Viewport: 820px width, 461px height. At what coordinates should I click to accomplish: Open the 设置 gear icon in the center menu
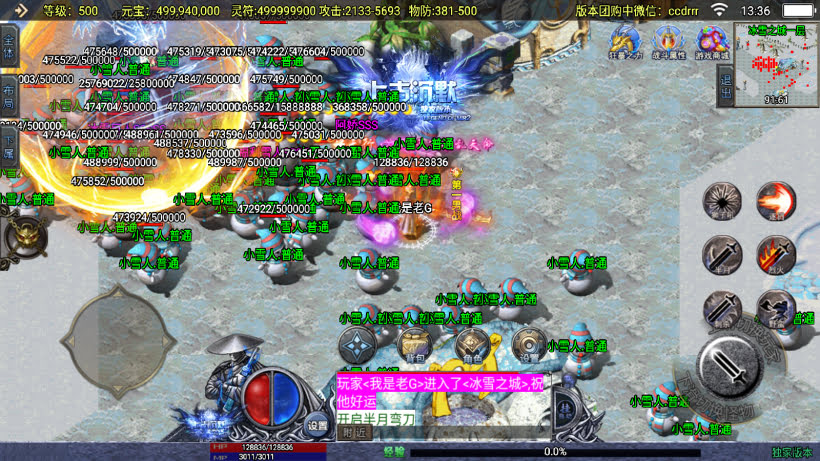528,346
